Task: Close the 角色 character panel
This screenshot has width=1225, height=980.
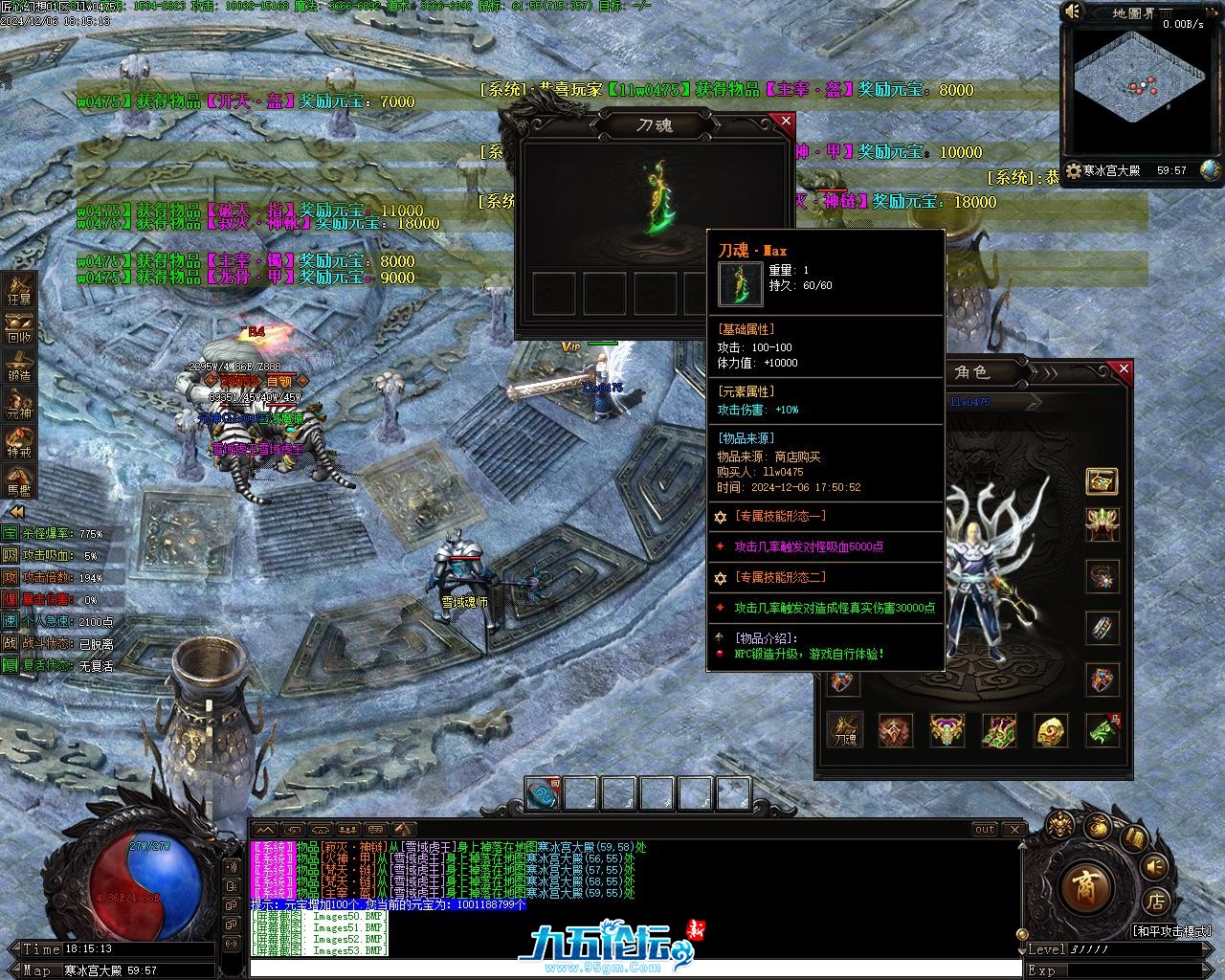Action: (1124, 368)
